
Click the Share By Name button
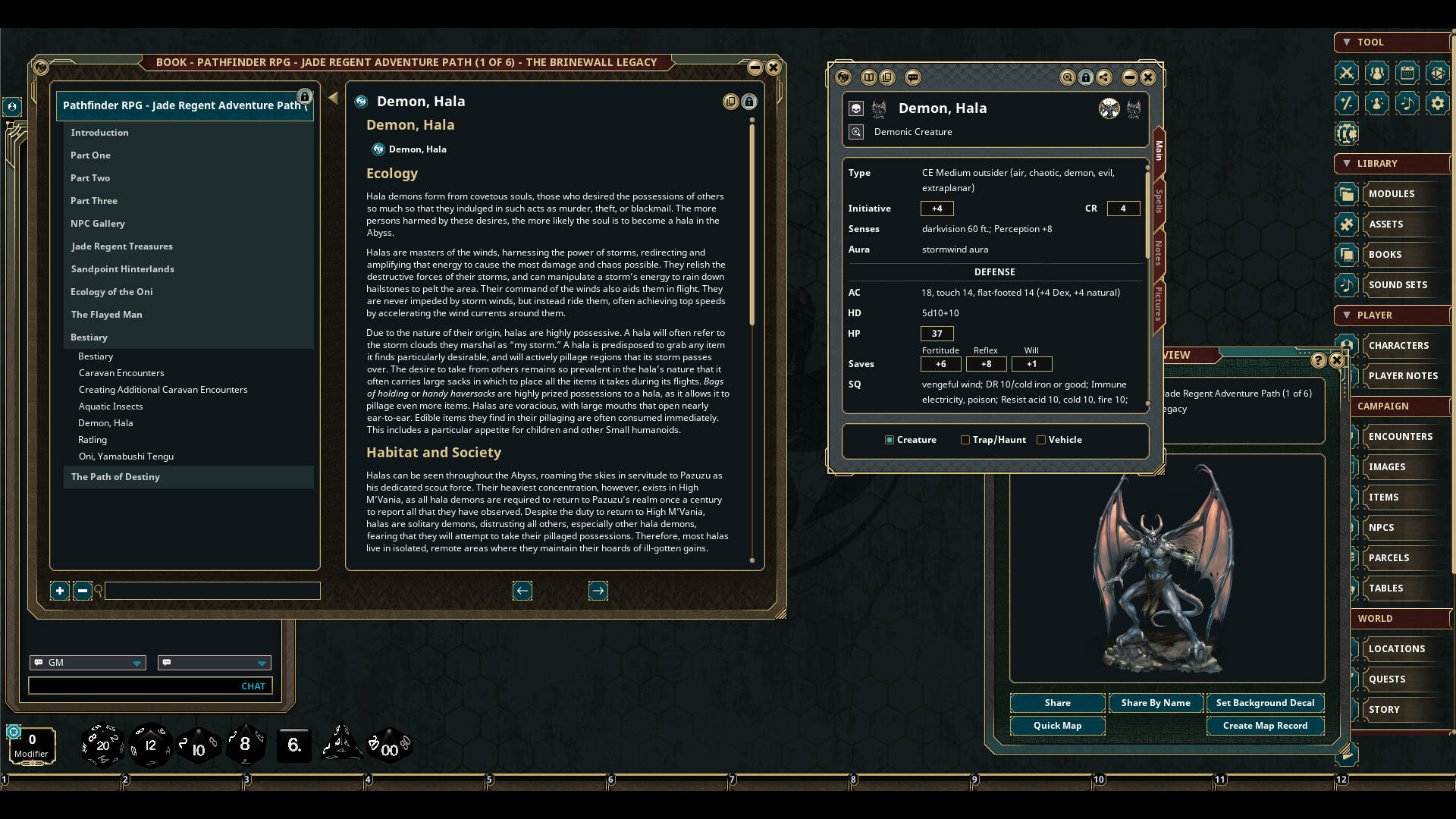(x=1156, y=703)
